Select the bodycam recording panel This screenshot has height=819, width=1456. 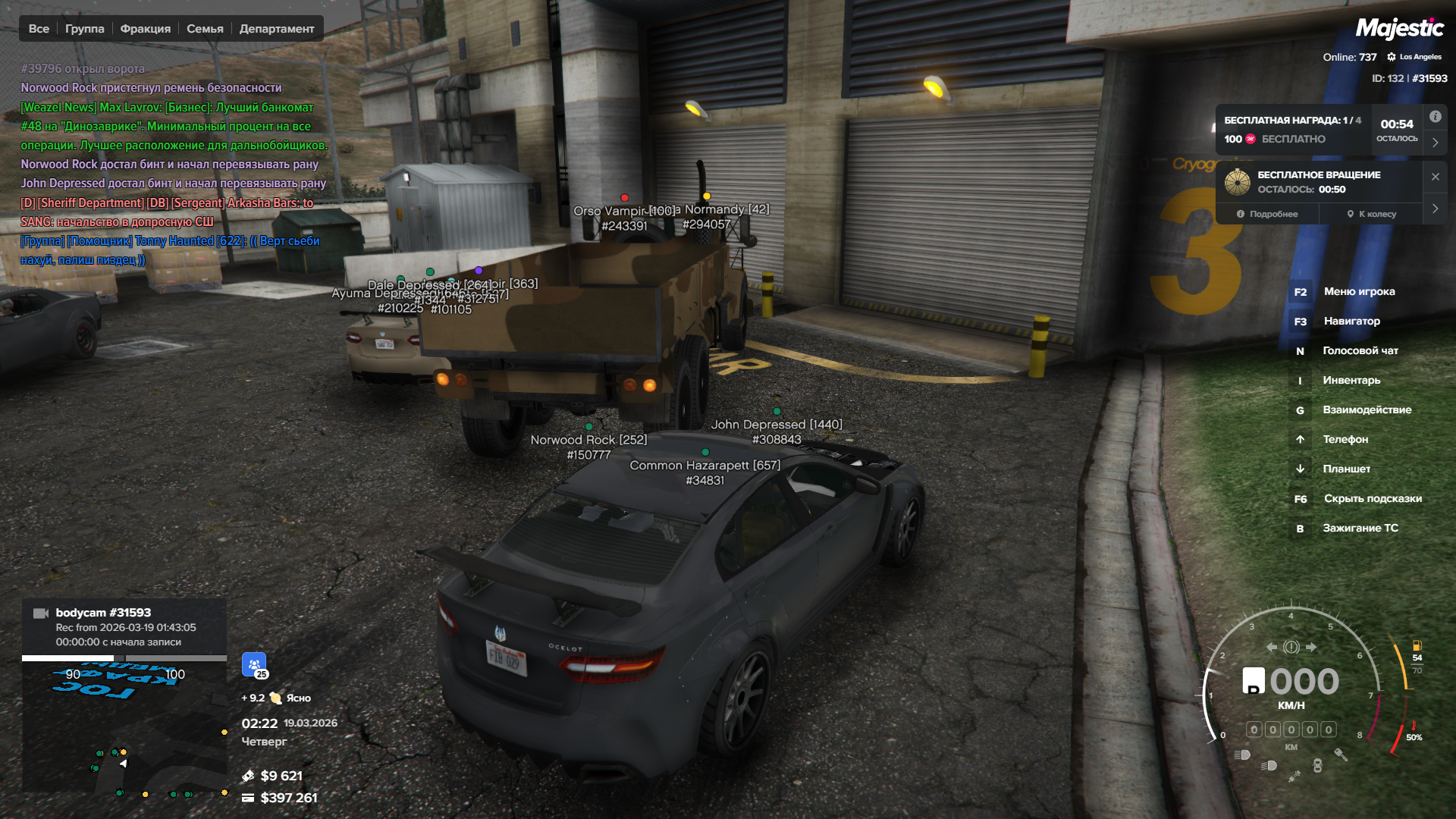(124, 626)
